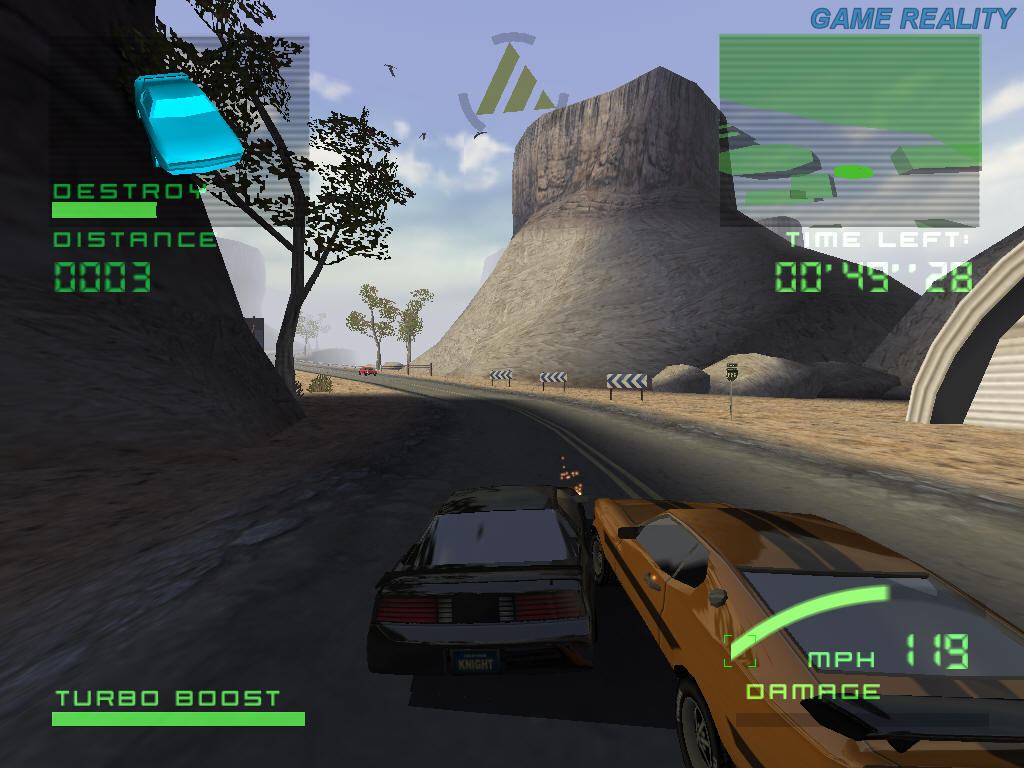Click the green minimap panel

point(850,130)
